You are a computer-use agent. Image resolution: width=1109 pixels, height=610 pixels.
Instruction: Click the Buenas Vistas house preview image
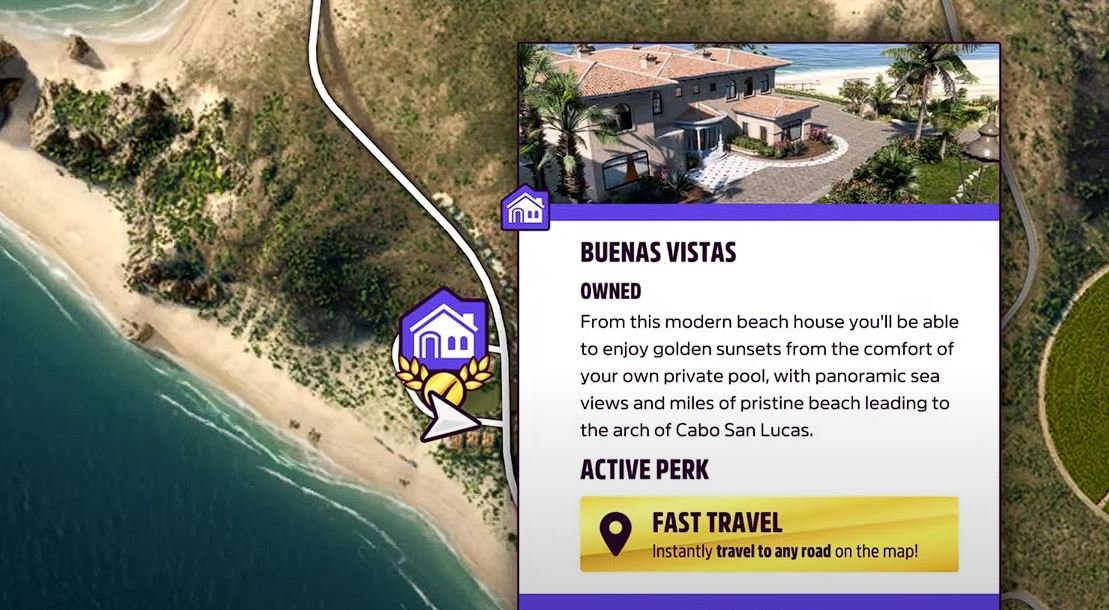point(759,123)
